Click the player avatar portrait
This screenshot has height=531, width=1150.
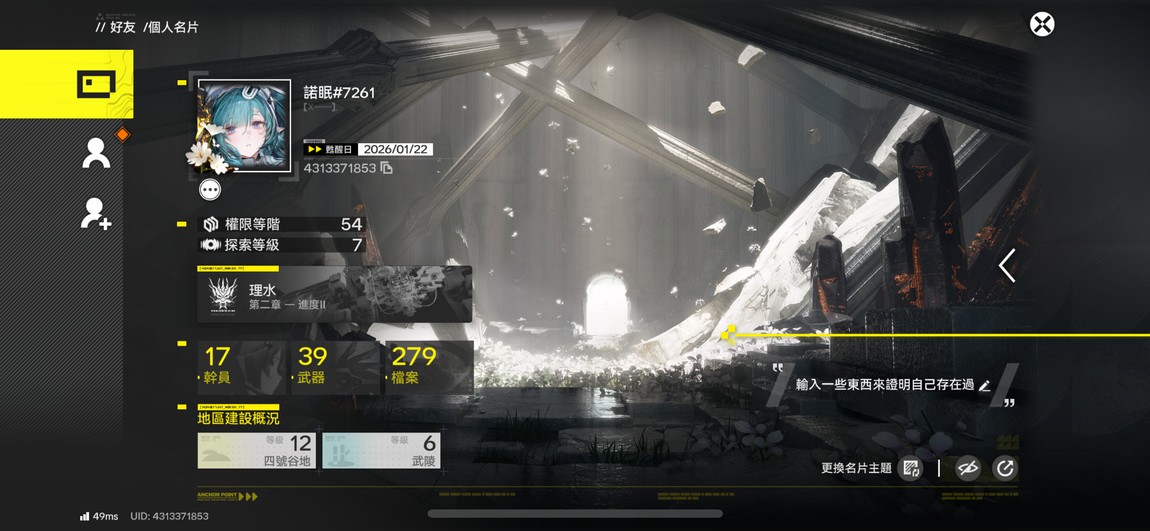point(245,126)
